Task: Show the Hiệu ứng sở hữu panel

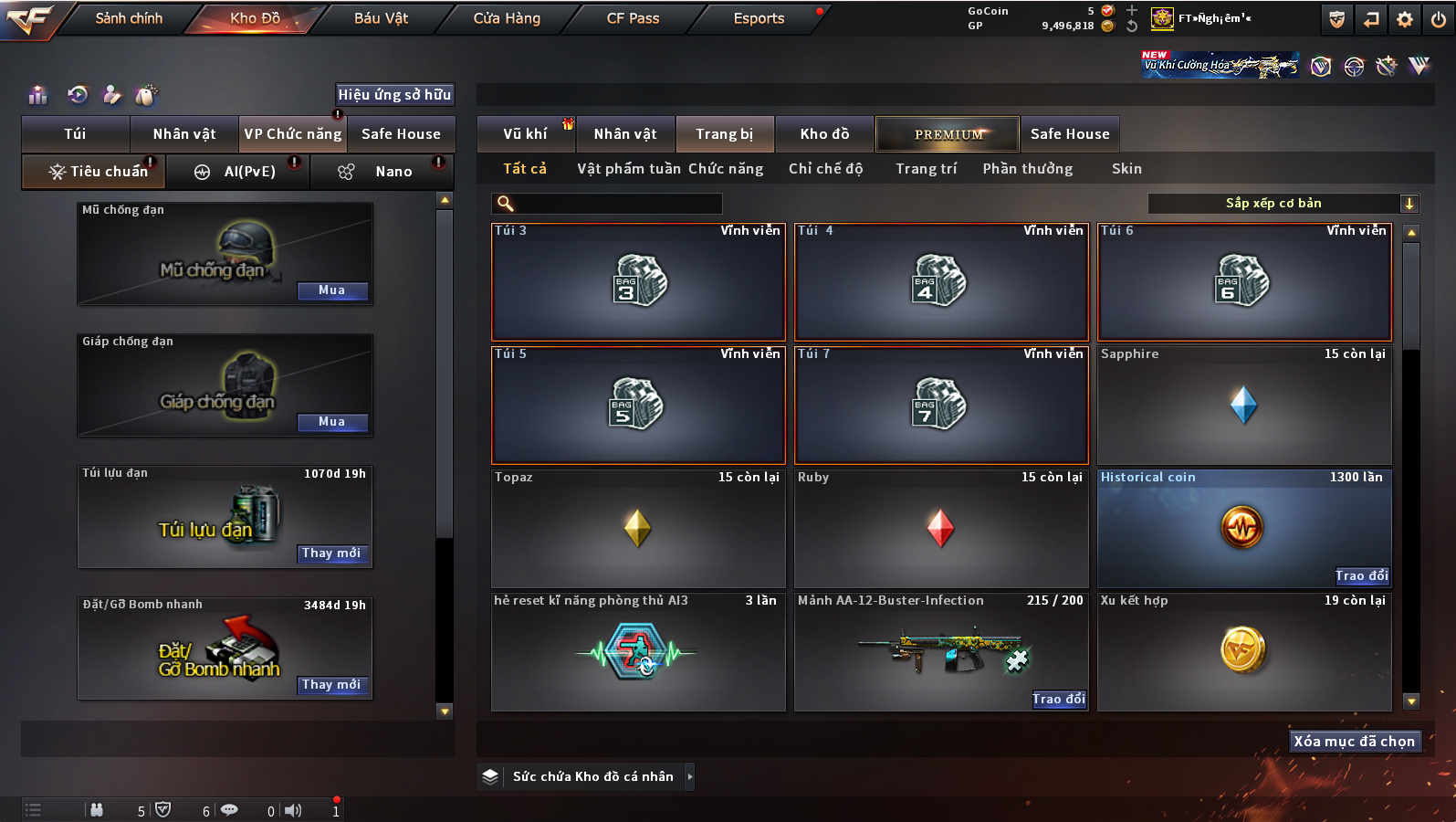Action: (x=394, y=94)
